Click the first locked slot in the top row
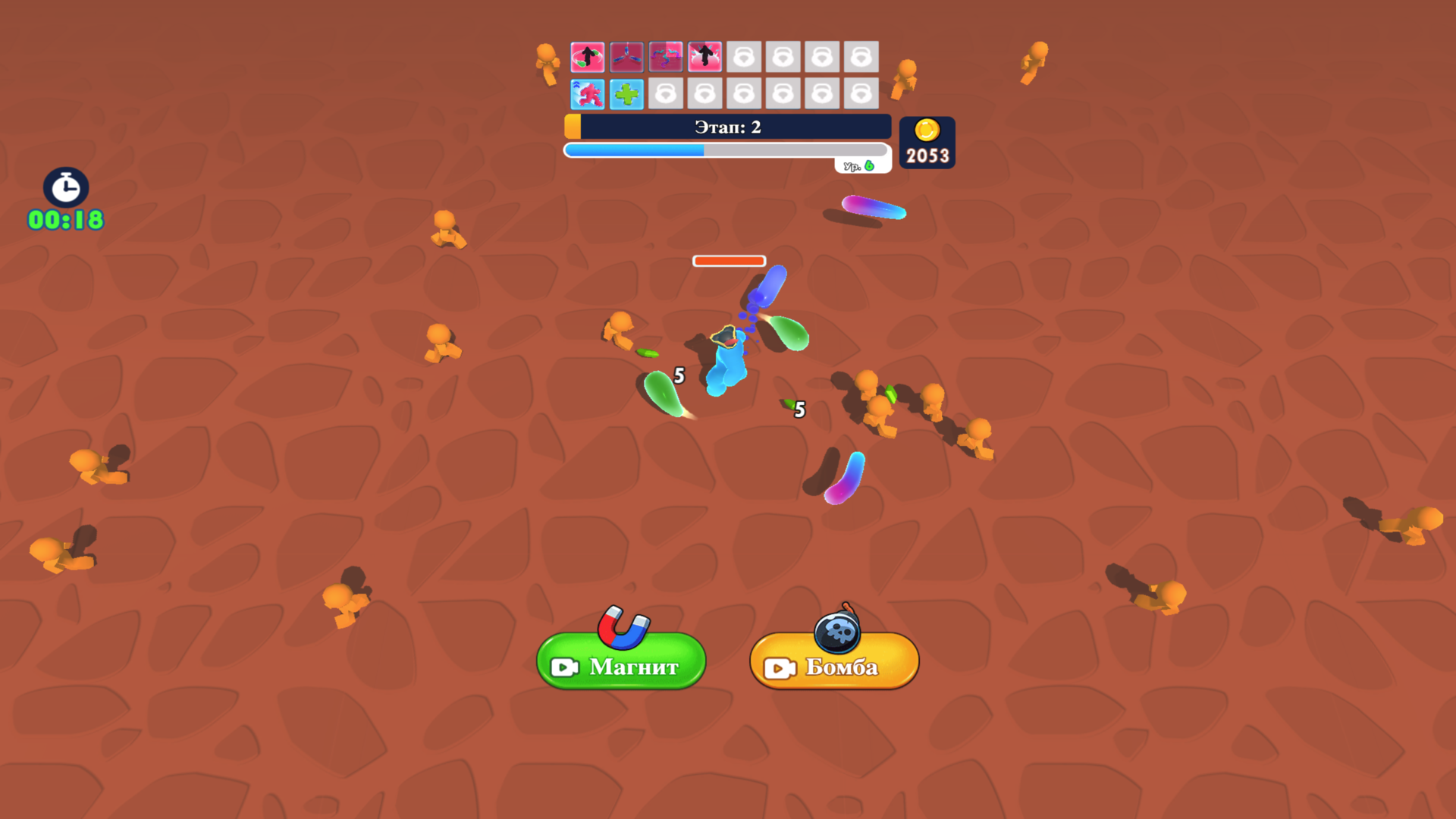Screen dimensions: 1456x819 coord(744,57)
